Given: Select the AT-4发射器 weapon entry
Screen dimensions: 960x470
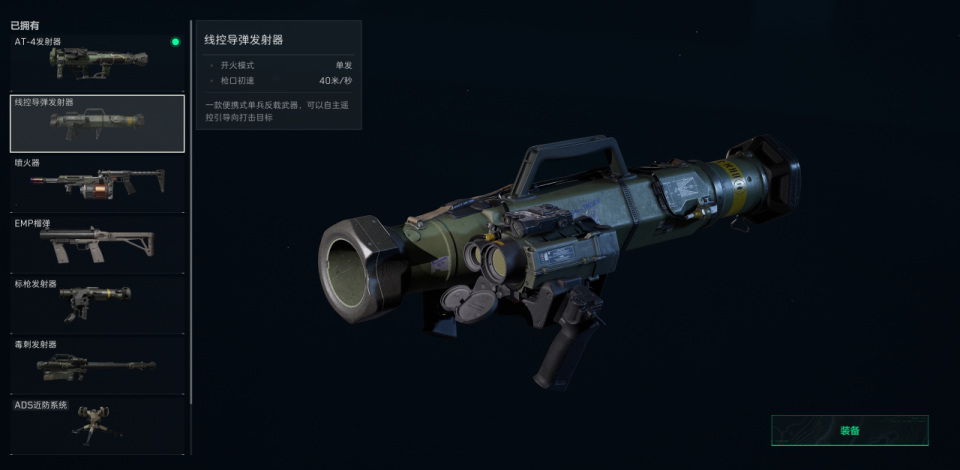Looking at the screenshot, I should (96, 62).
